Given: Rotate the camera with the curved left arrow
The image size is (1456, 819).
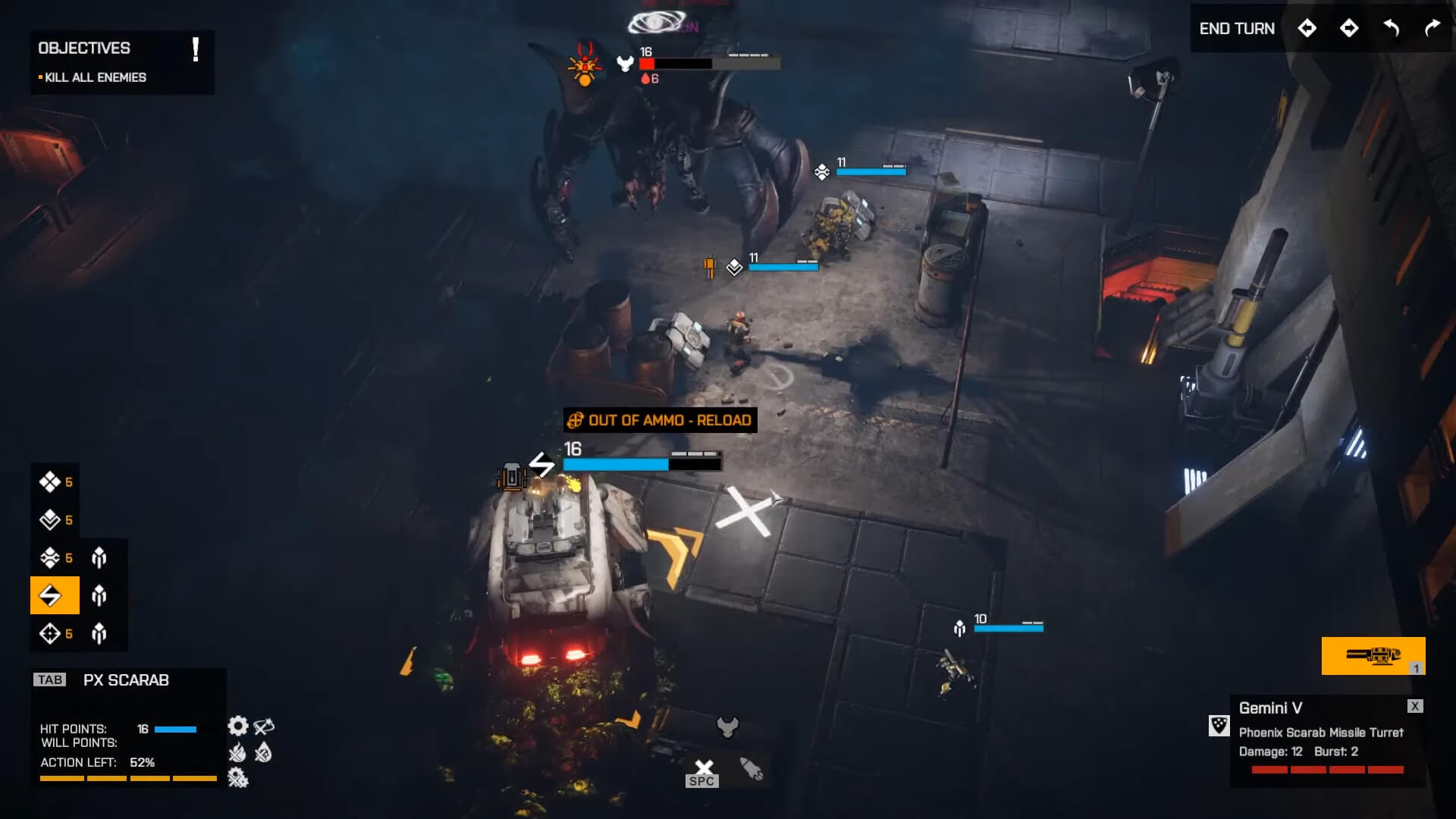Looking at the screenshot, I should [x=1391, y=28].
